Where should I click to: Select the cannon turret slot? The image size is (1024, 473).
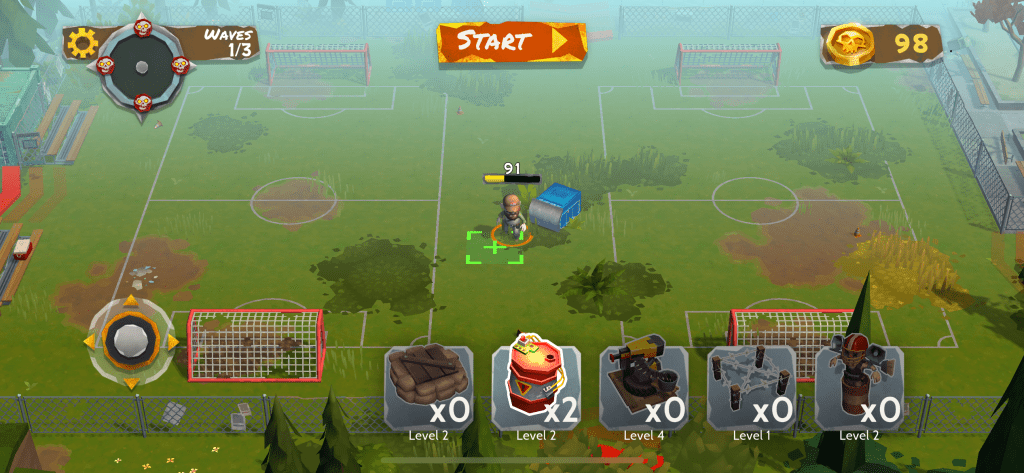click(x=644, y=386)
